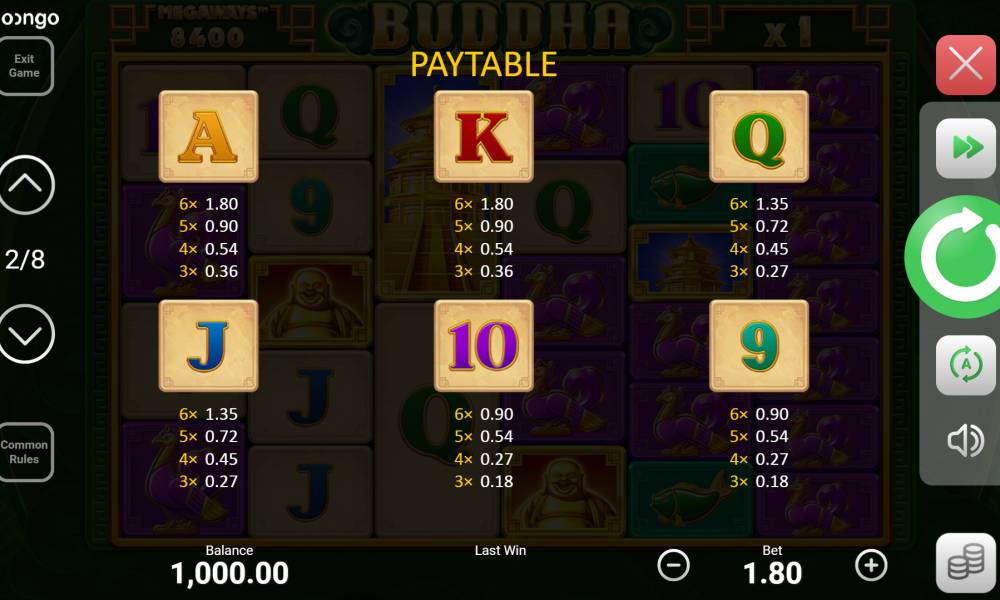Increase the bet with the plus button
The image size is (1000, 600).
tap(871, 565)
